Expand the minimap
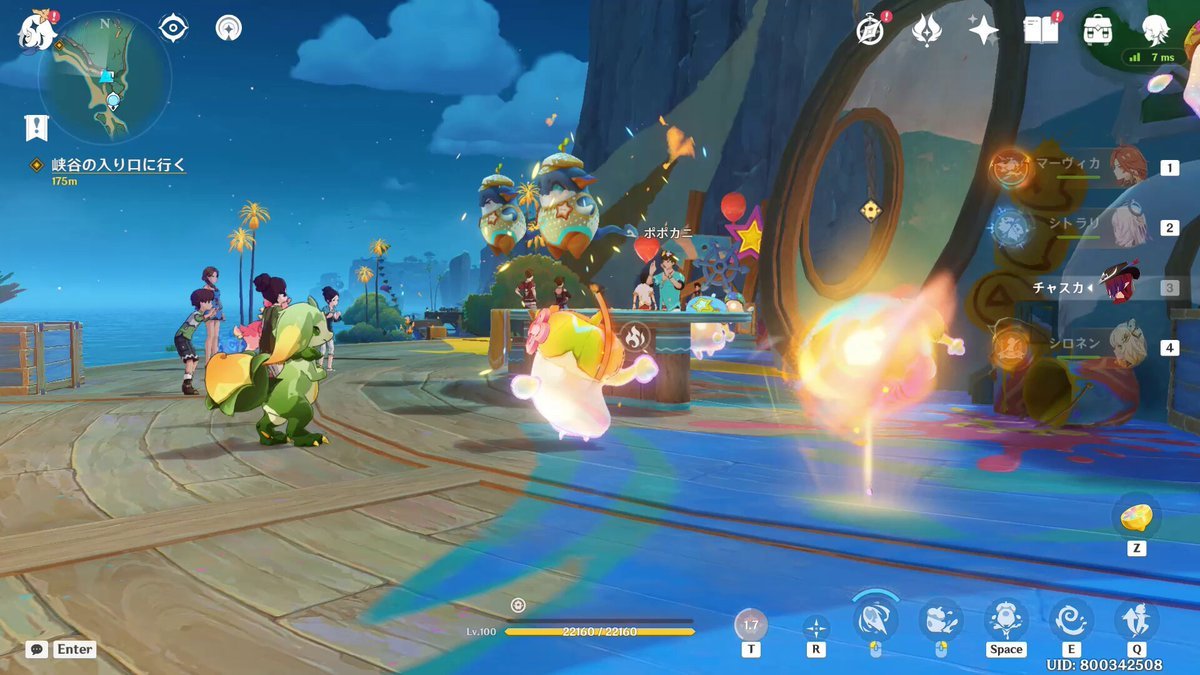This screenshot has height=675, width=1200. coord(105,78)
